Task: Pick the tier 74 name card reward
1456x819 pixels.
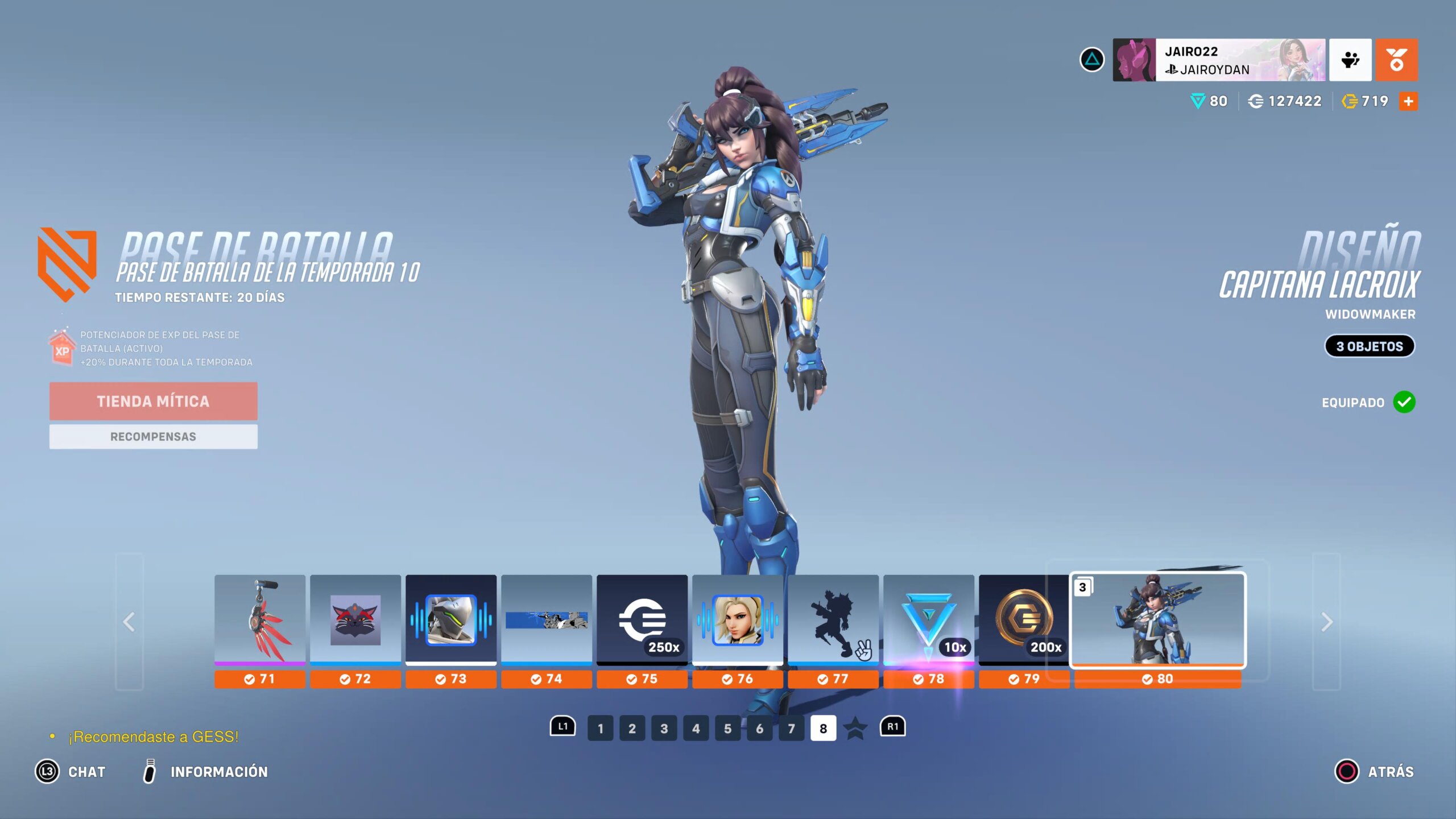Action: click(547, 620)
